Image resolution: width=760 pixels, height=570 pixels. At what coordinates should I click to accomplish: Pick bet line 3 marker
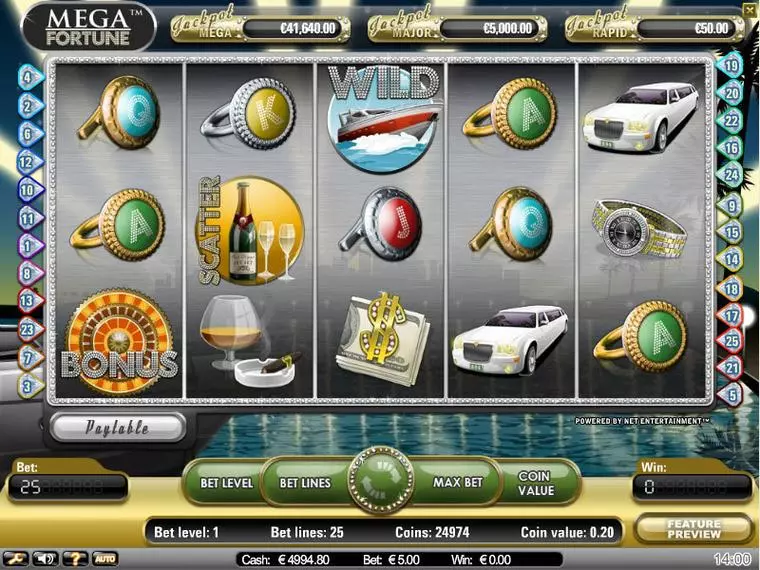tap(27, 384)
